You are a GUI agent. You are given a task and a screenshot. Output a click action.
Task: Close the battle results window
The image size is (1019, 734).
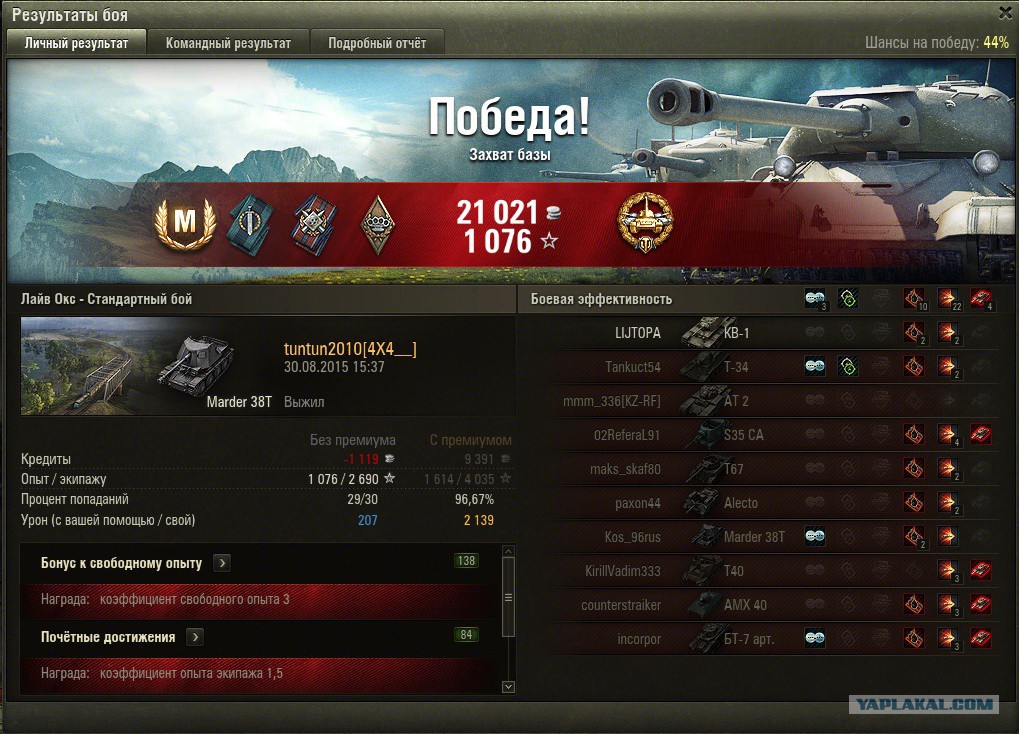click(x=1005, y=12)
